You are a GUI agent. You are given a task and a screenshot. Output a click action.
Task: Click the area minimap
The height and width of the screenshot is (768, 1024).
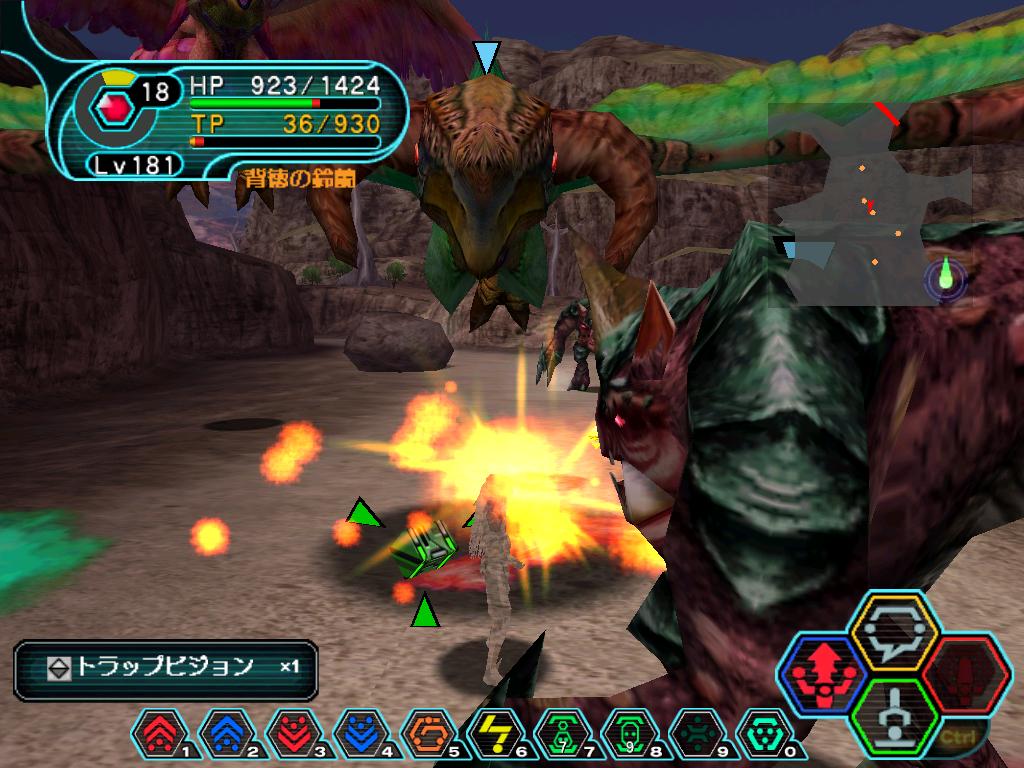click(869, 204)
